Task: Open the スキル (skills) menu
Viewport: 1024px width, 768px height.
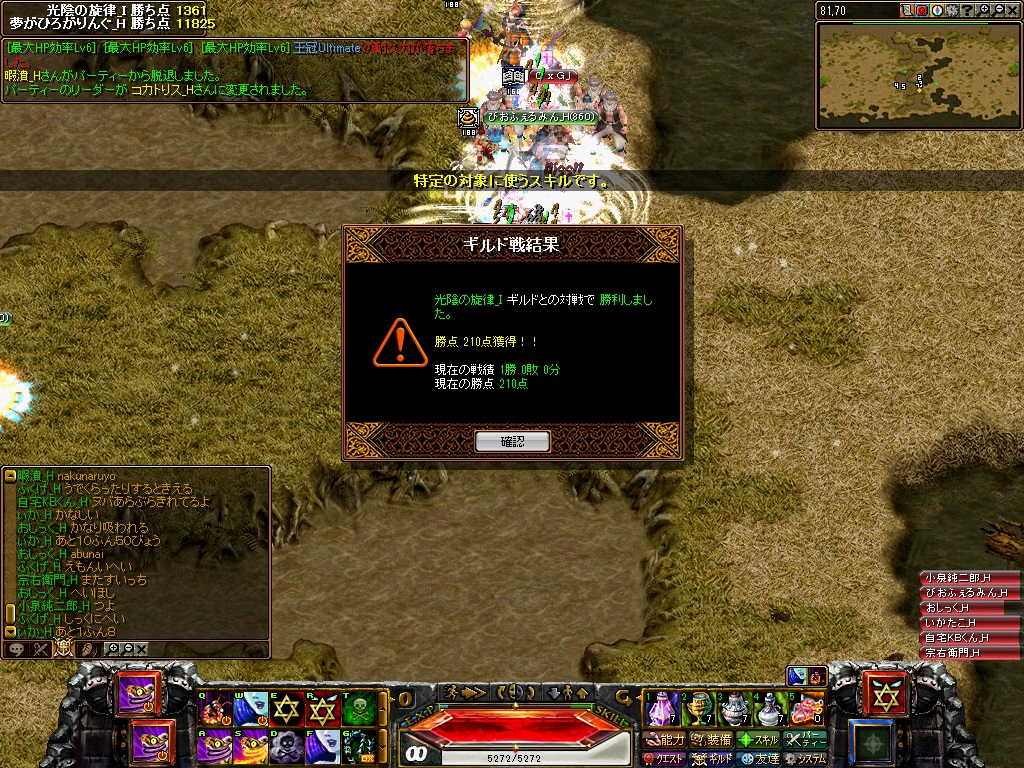Action: click(x=759, y=740)
